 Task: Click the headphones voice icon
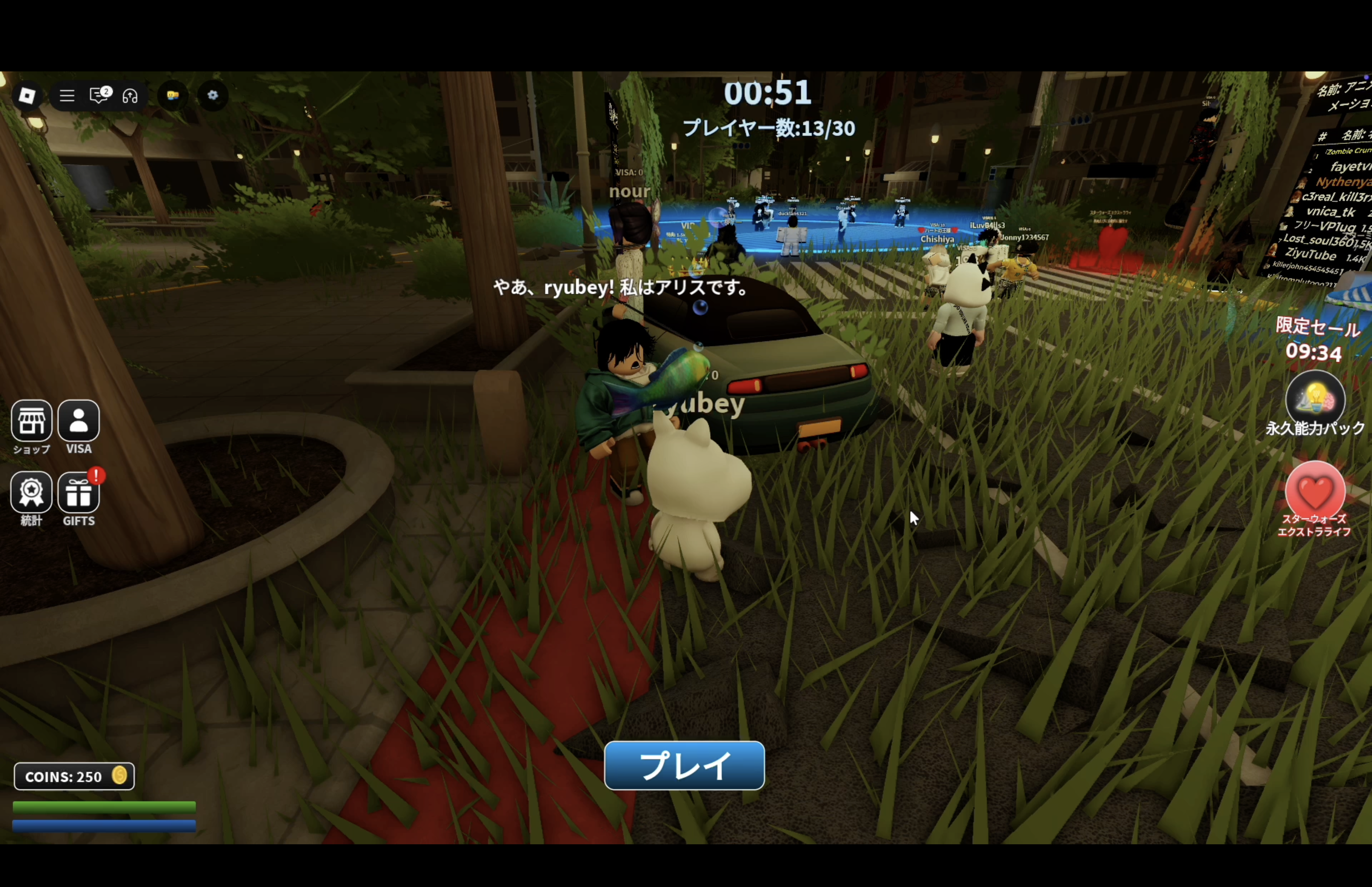pos(130,96)
